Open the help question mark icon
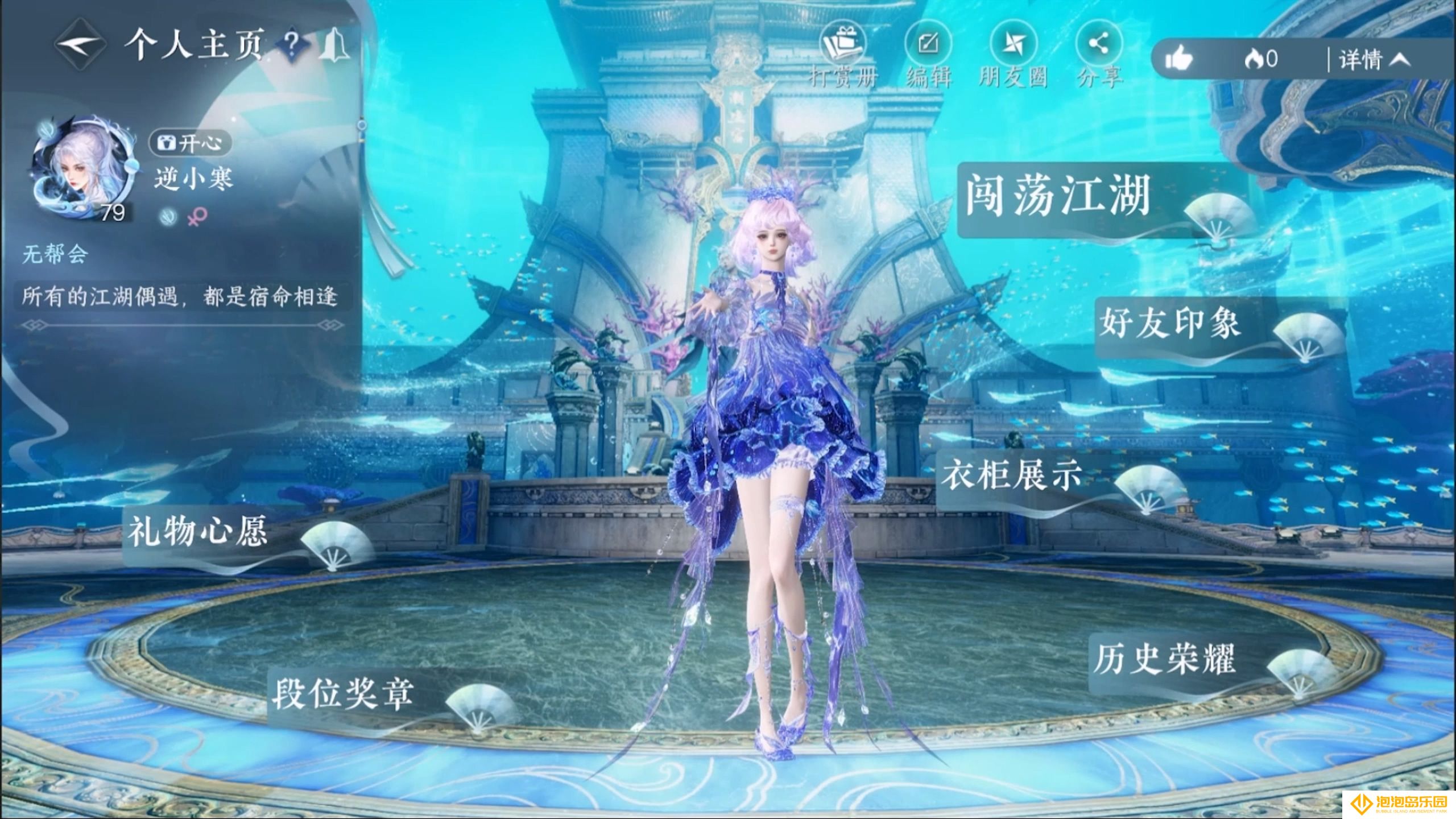 [x=291, y=47]
